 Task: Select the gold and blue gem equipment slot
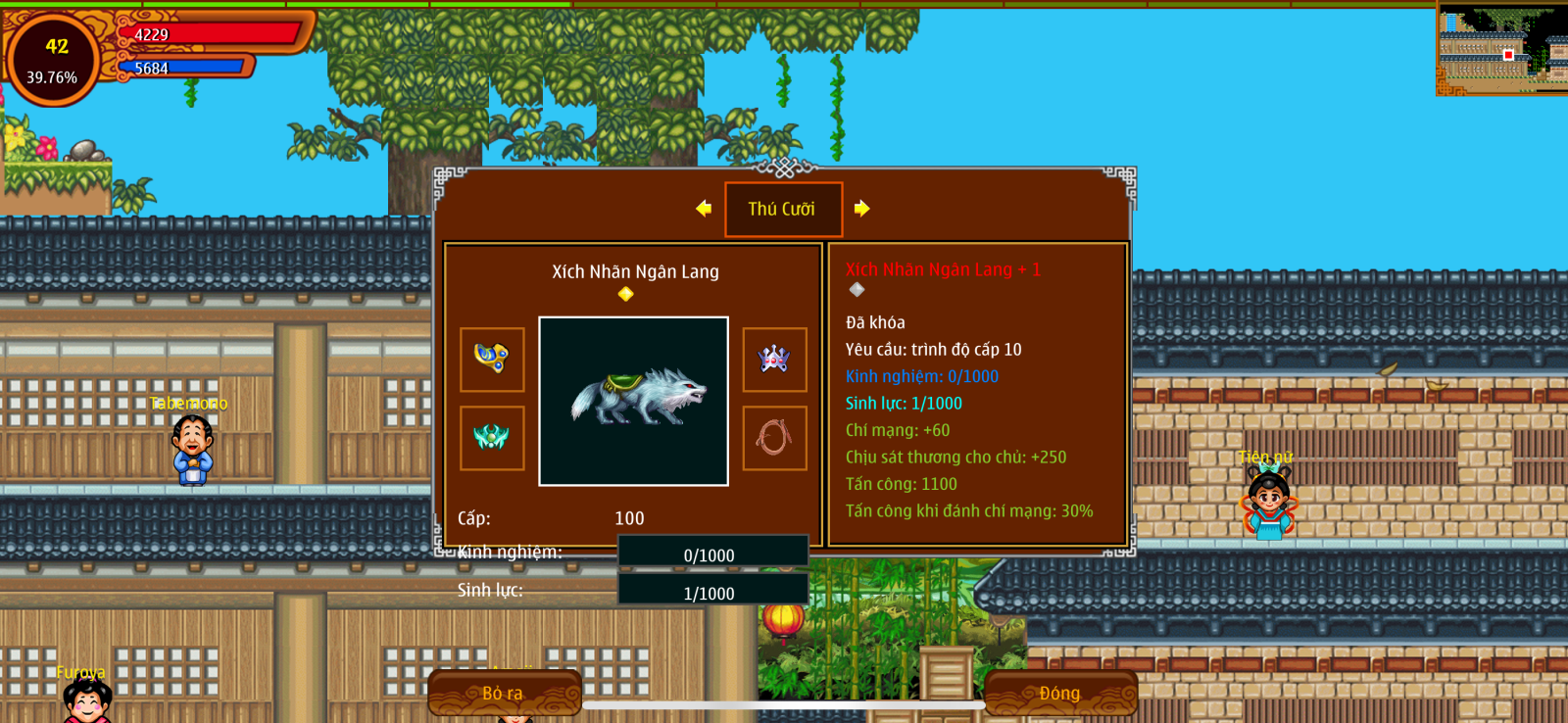492,360
